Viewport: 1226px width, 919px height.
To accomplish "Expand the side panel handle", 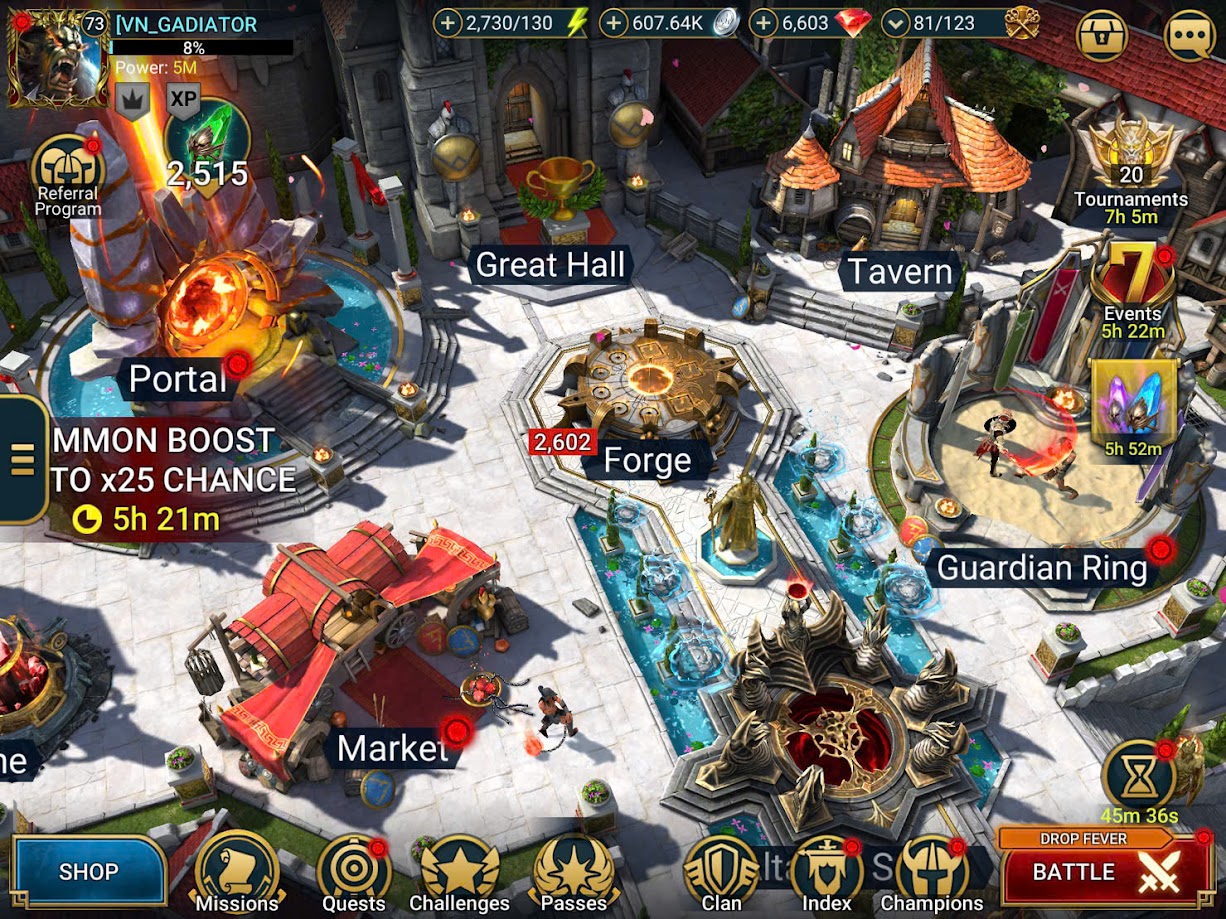I will coord(22,457).
